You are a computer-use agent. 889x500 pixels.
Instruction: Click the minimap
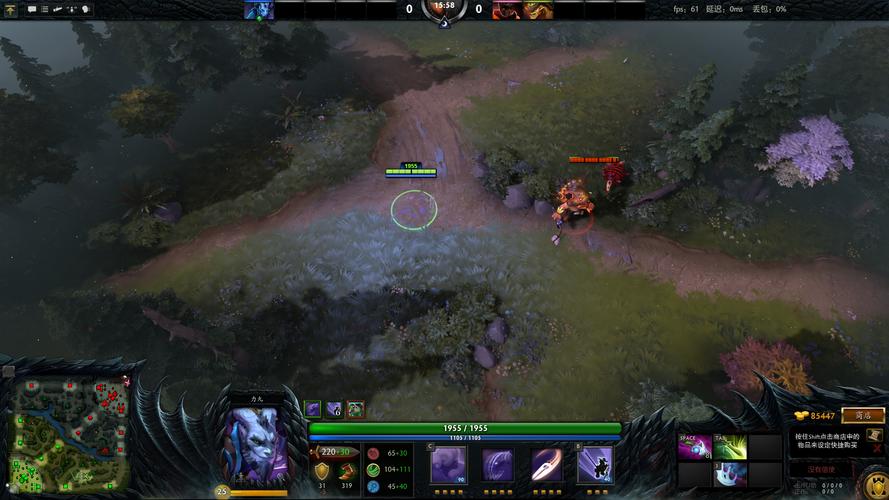[70, 436]
